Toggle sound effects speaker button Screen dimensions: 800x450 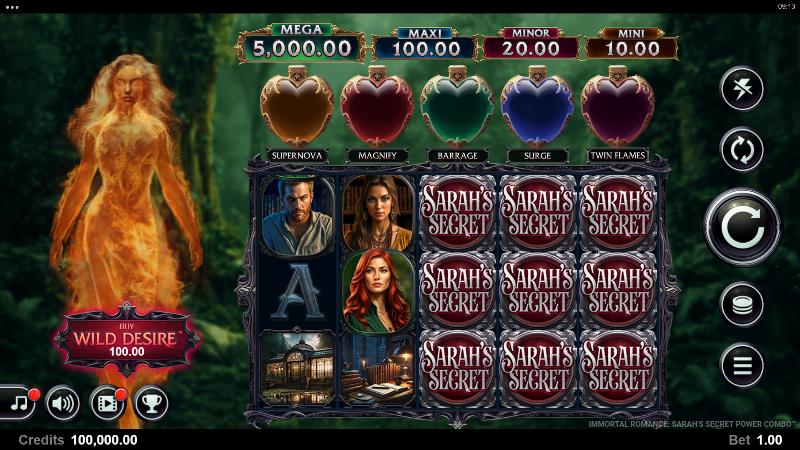click(63, 402)
